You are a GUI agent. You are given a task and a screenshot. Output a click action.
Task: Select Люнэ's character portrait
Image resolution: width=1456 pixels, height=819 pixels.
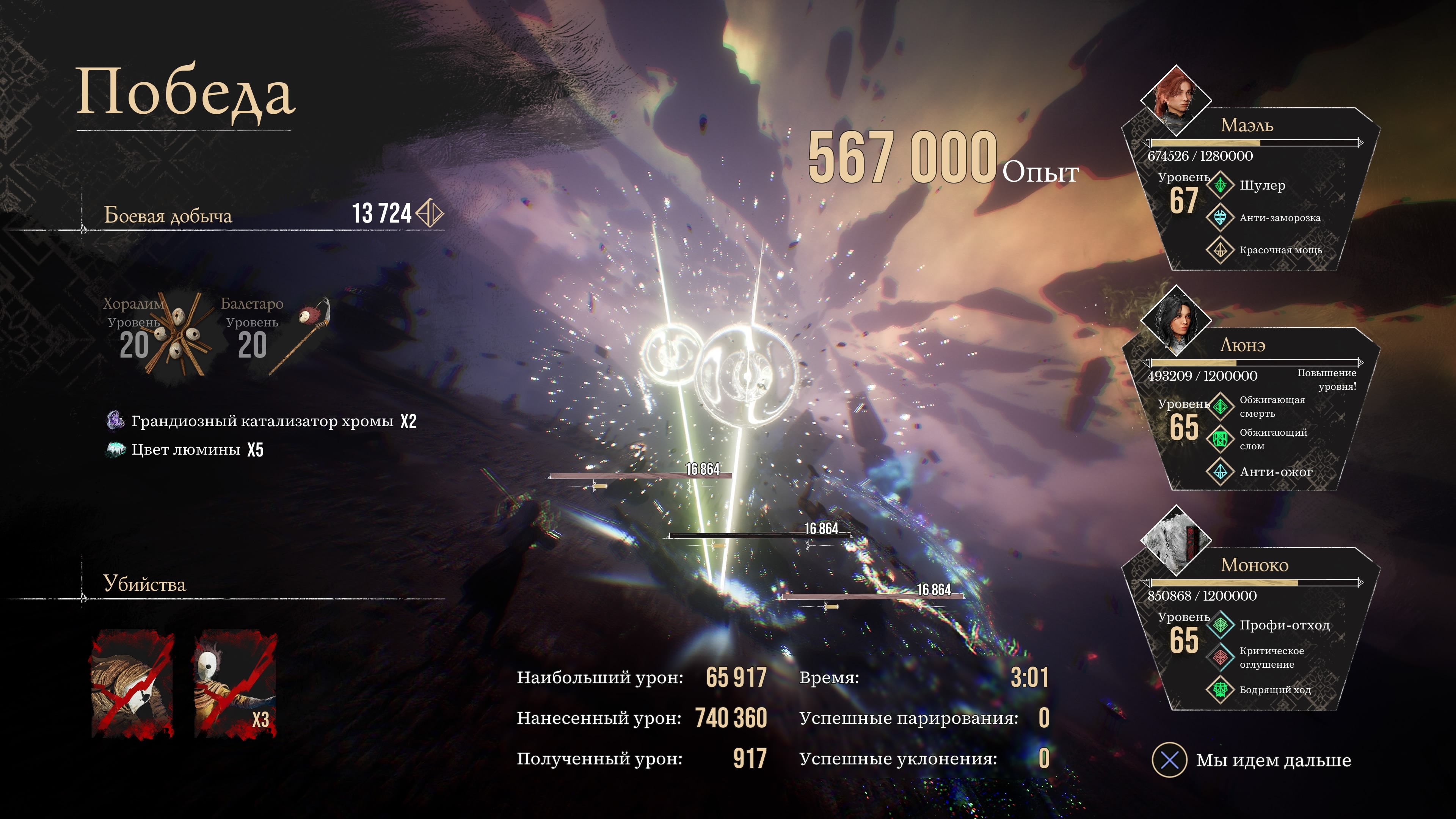point(1176,320)
